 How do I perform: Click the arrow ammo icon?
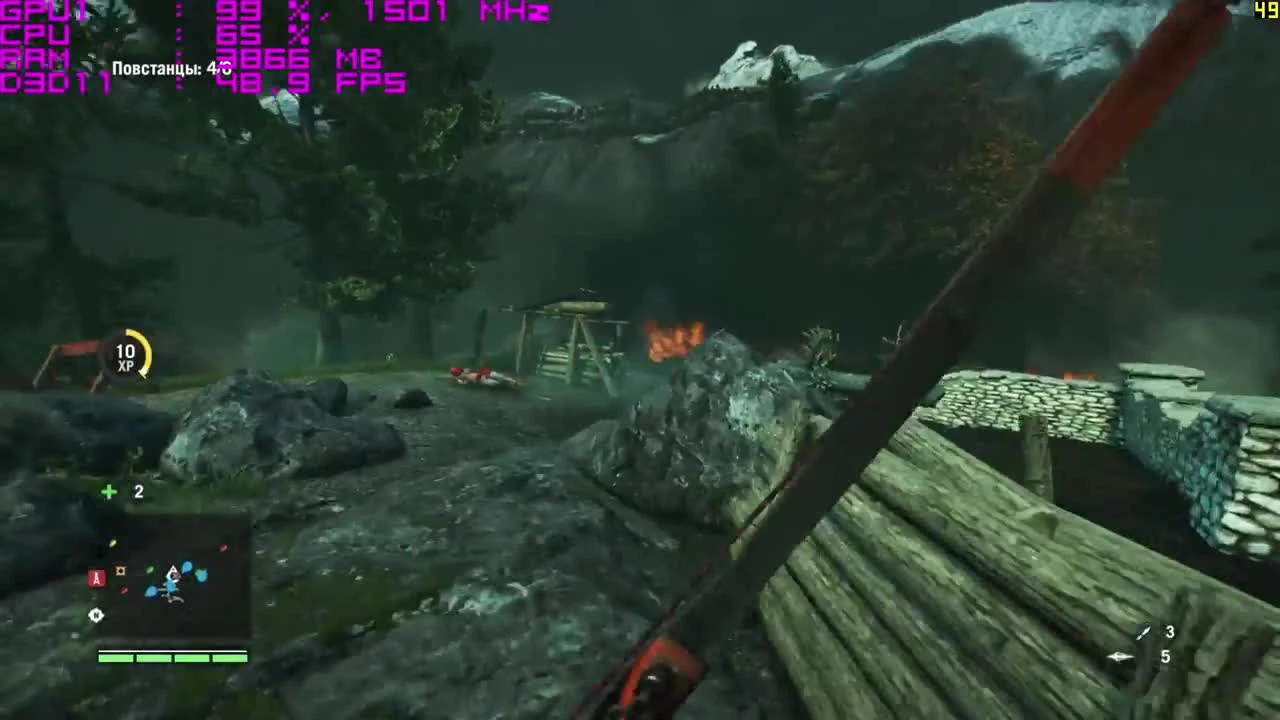pos(1118,657)
